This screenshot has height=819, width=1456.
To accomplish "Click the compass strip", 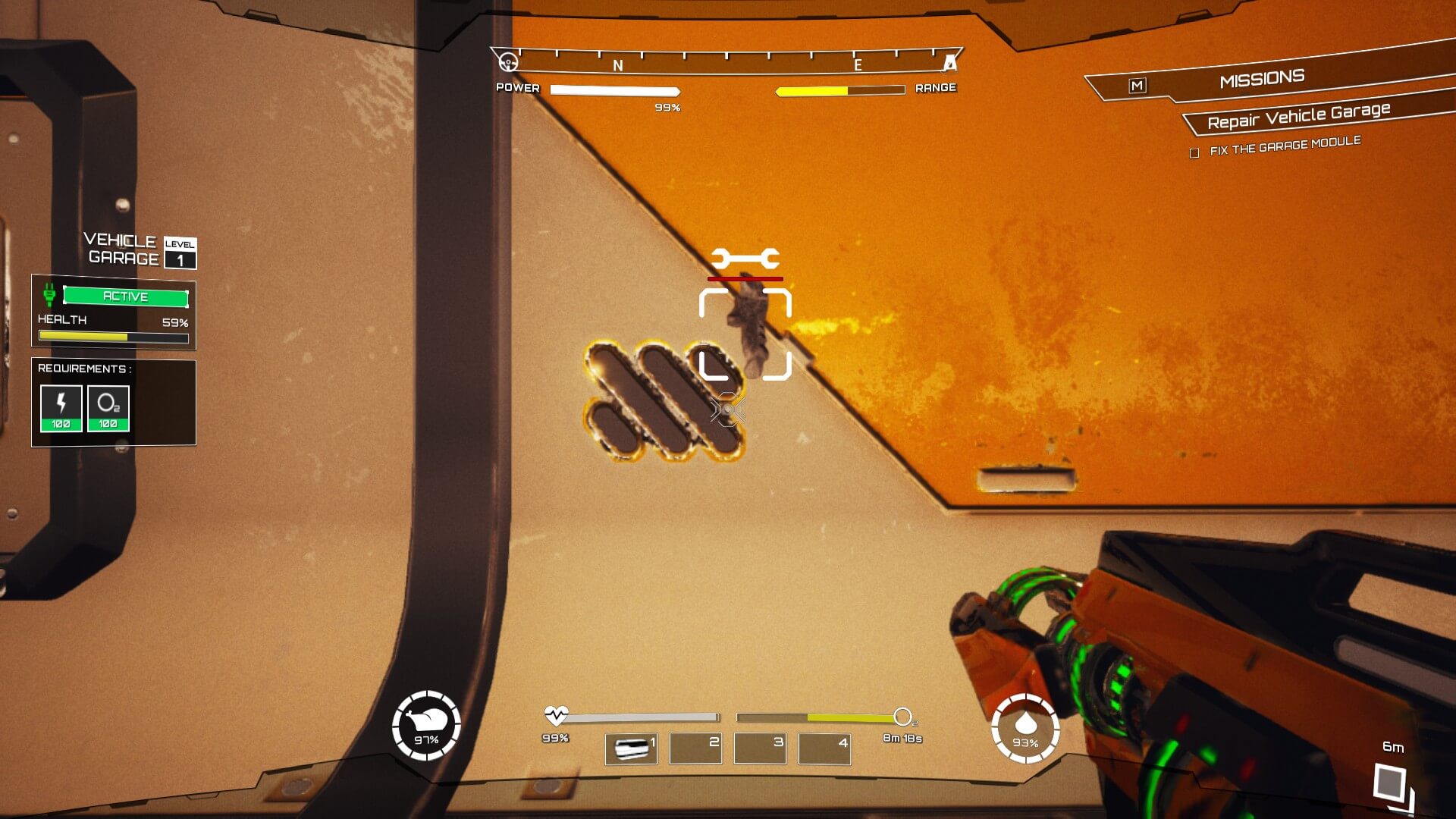I will click(726, 62).
